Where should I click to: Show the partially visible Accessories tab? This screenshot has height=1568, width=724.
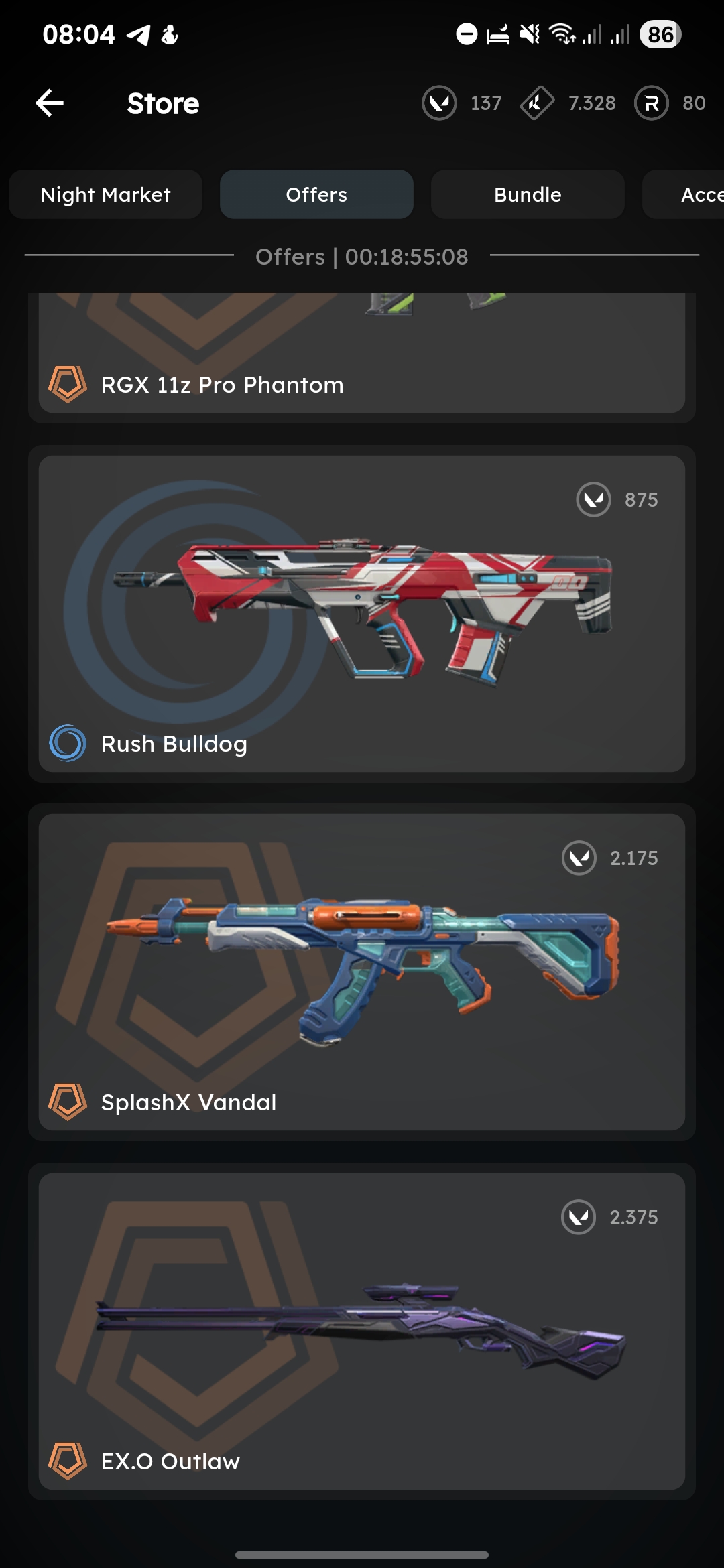click(x=690, y=194)
